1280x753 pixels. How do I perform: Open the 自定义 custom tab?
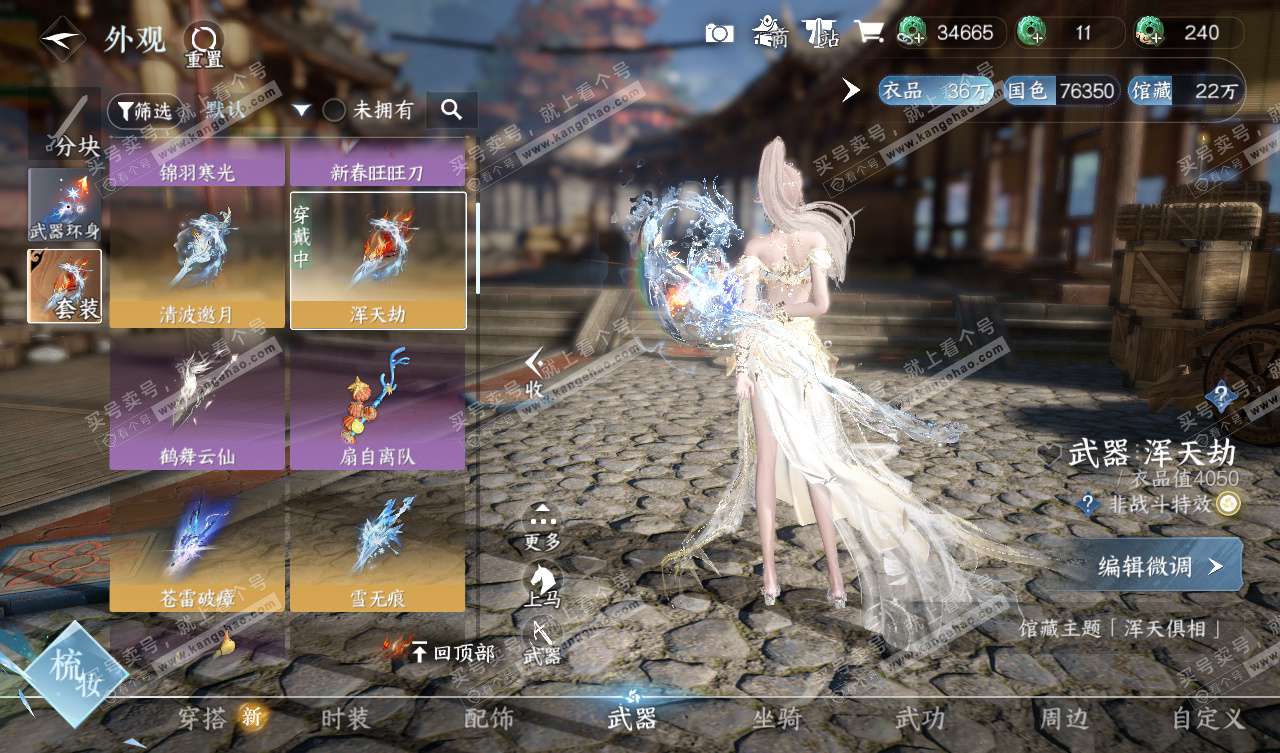click(1208, 718)
